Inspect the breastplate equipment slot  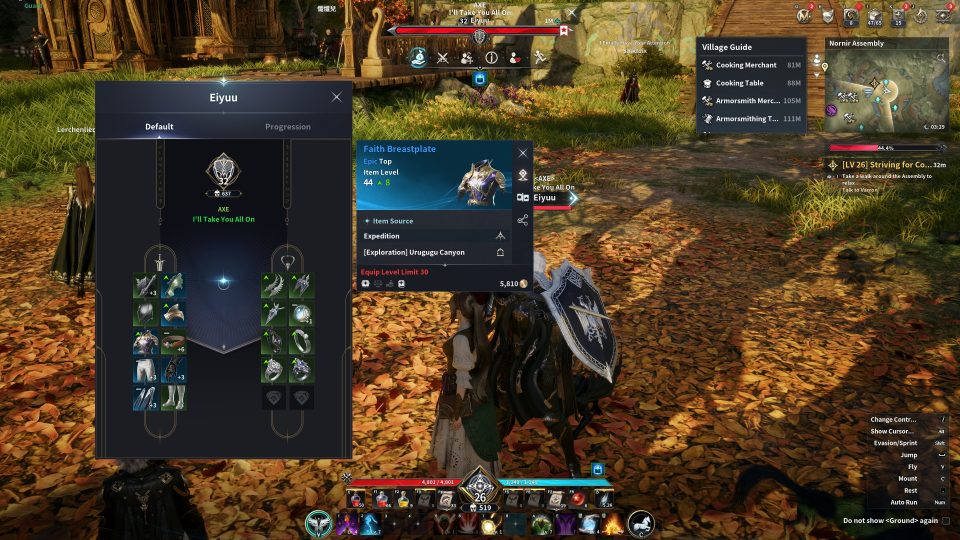(x=145, y=343)
